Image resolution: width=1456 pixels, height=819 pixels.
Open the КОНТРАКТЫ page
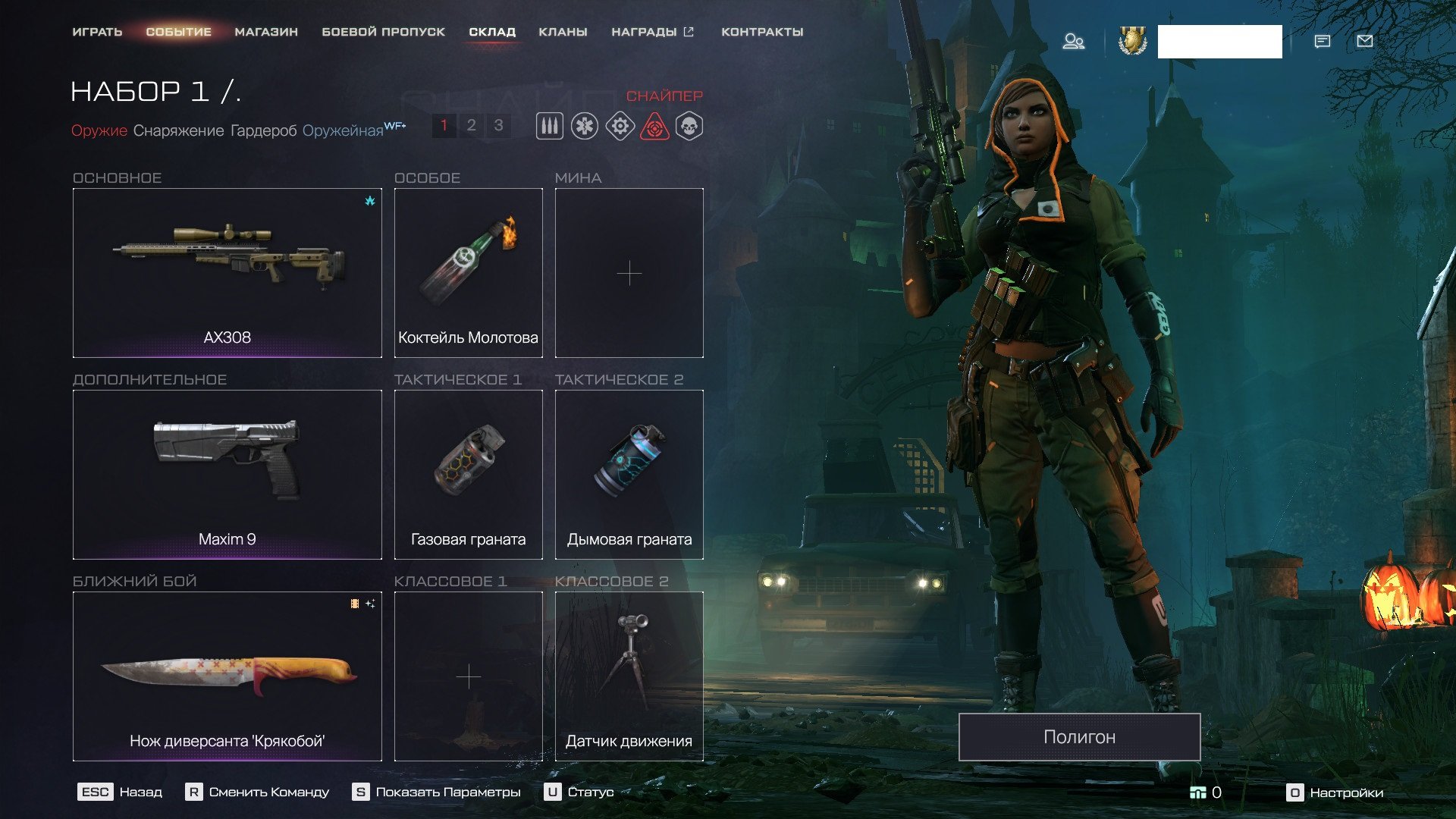762,32
